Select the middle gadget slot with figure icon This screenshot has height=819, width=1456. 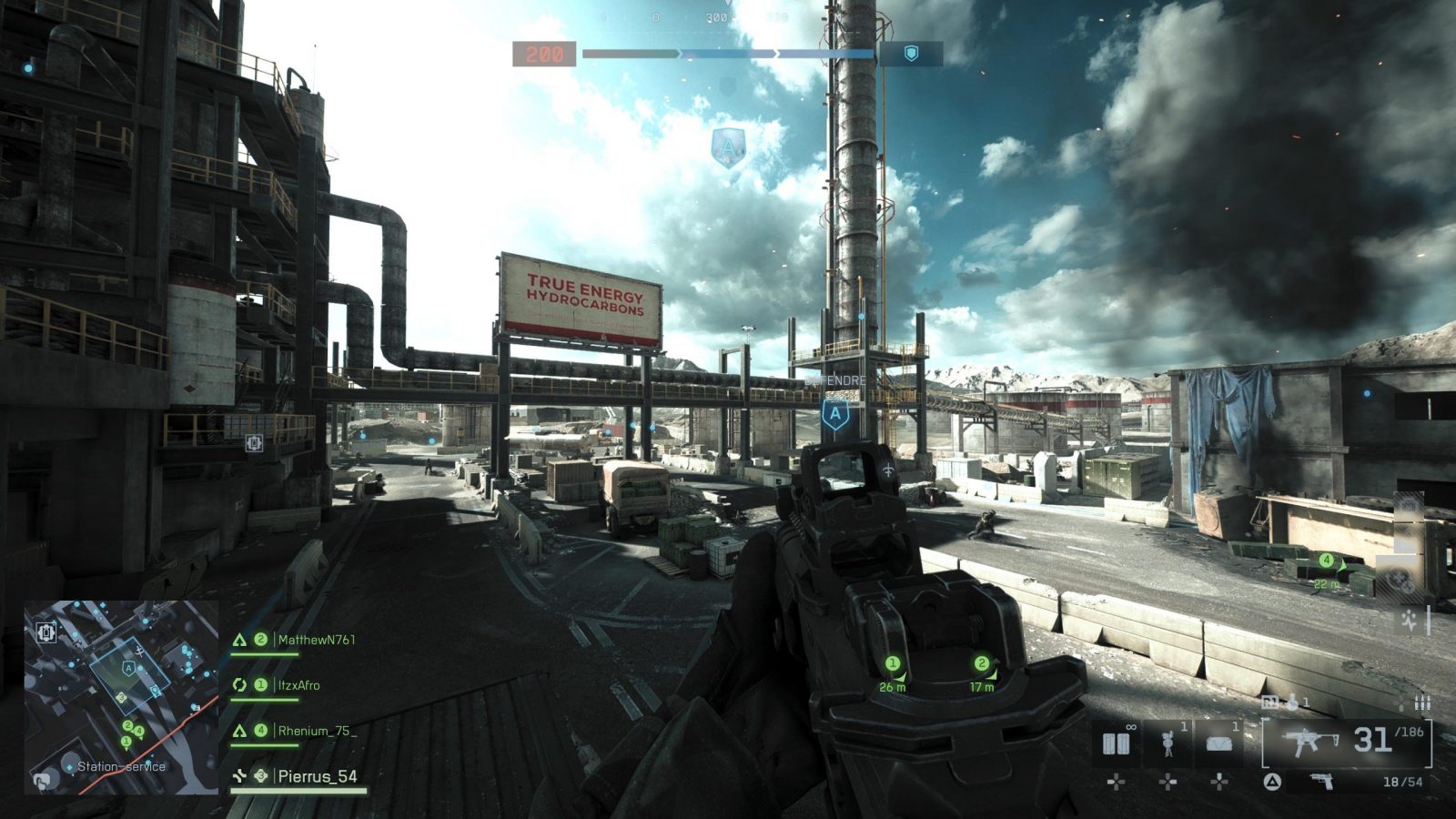pyautogui.click(x=1168, y=743)
